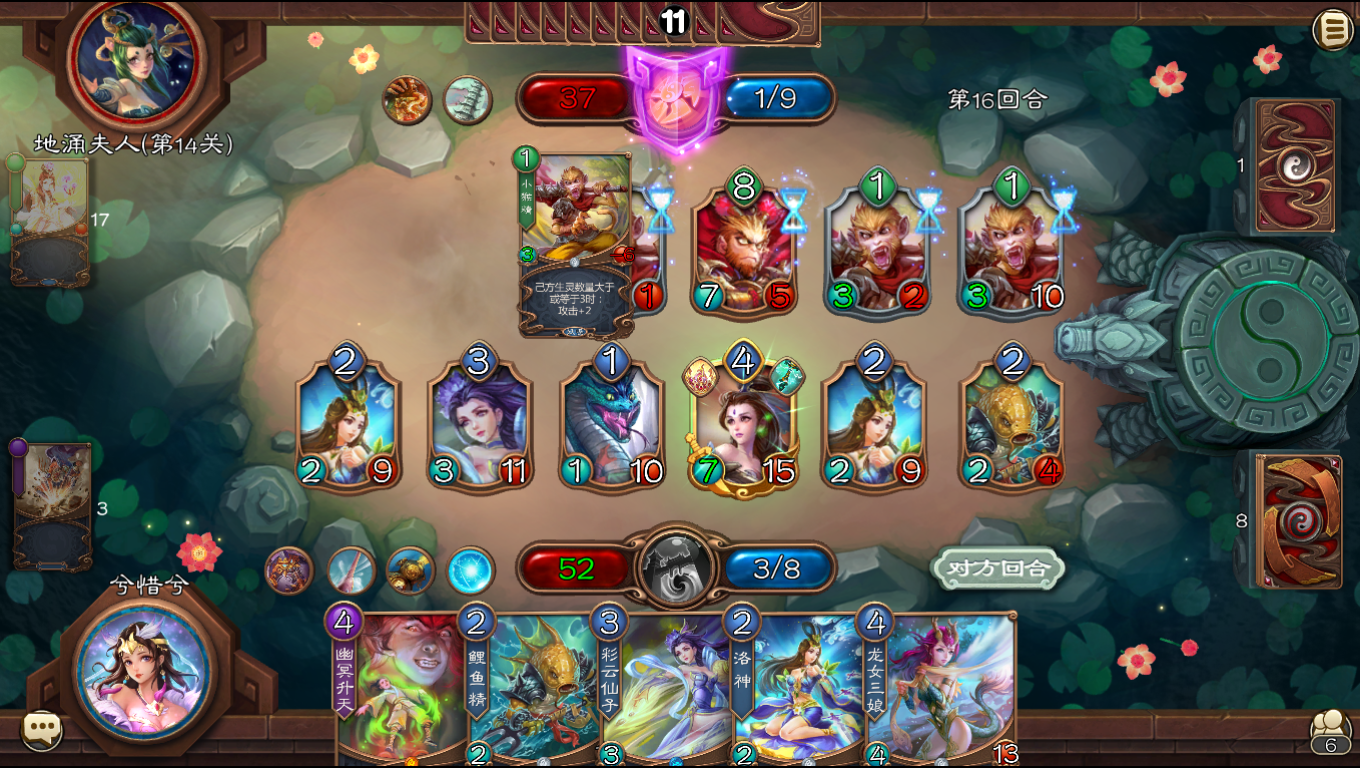Select the 小猴魂 card showing its tooltip
This screenshot has height=768, width=1360.
point(573,220)
